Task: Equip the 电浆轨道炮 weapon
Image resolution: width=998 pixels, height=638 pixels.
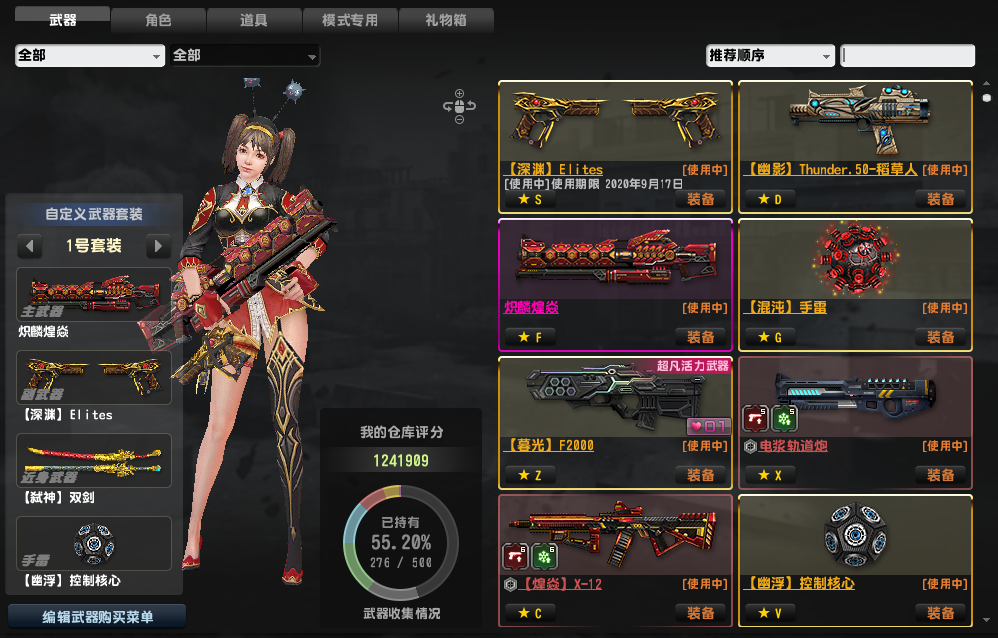Action: click(940, 475)
